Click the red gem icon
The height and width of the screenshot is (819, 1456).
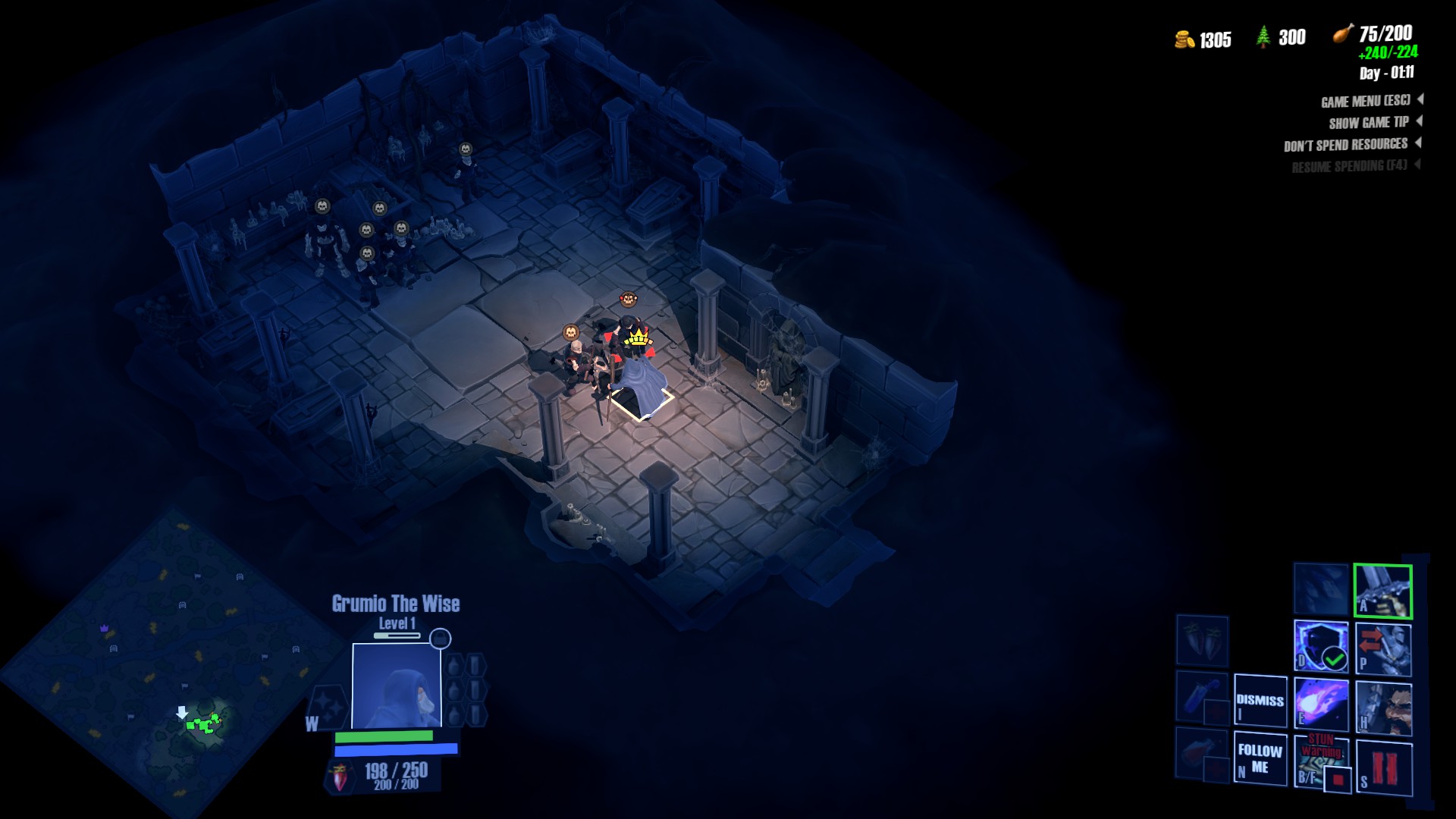click(340, 777)
